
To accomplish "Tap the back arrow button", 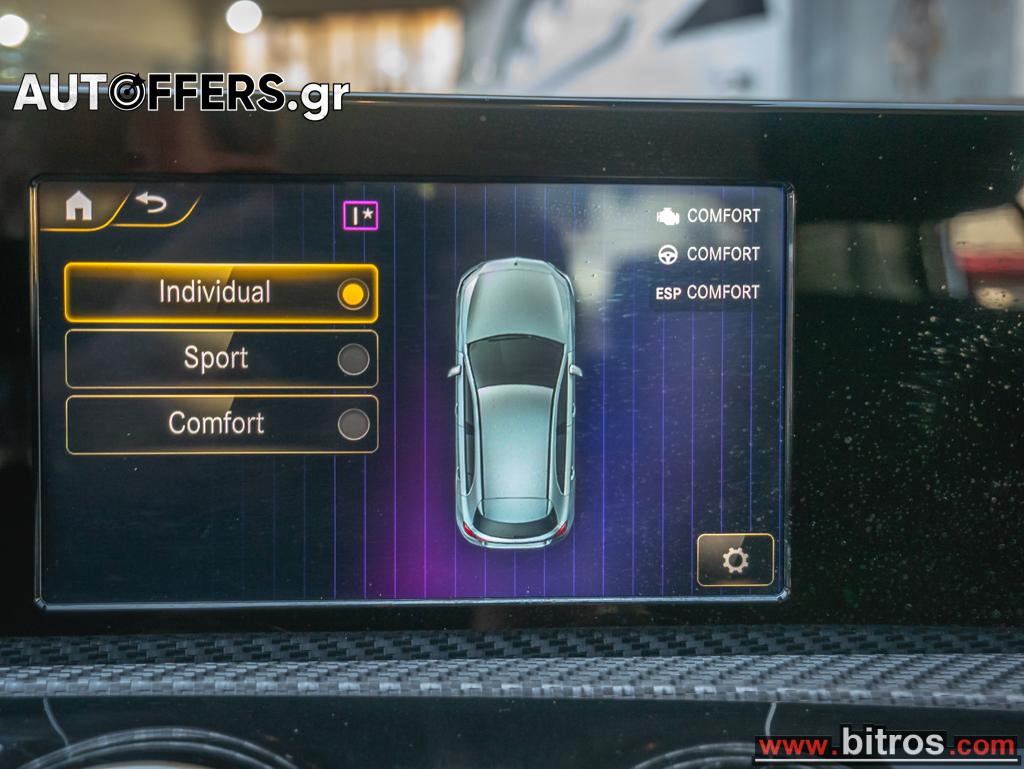I will 152,204.
